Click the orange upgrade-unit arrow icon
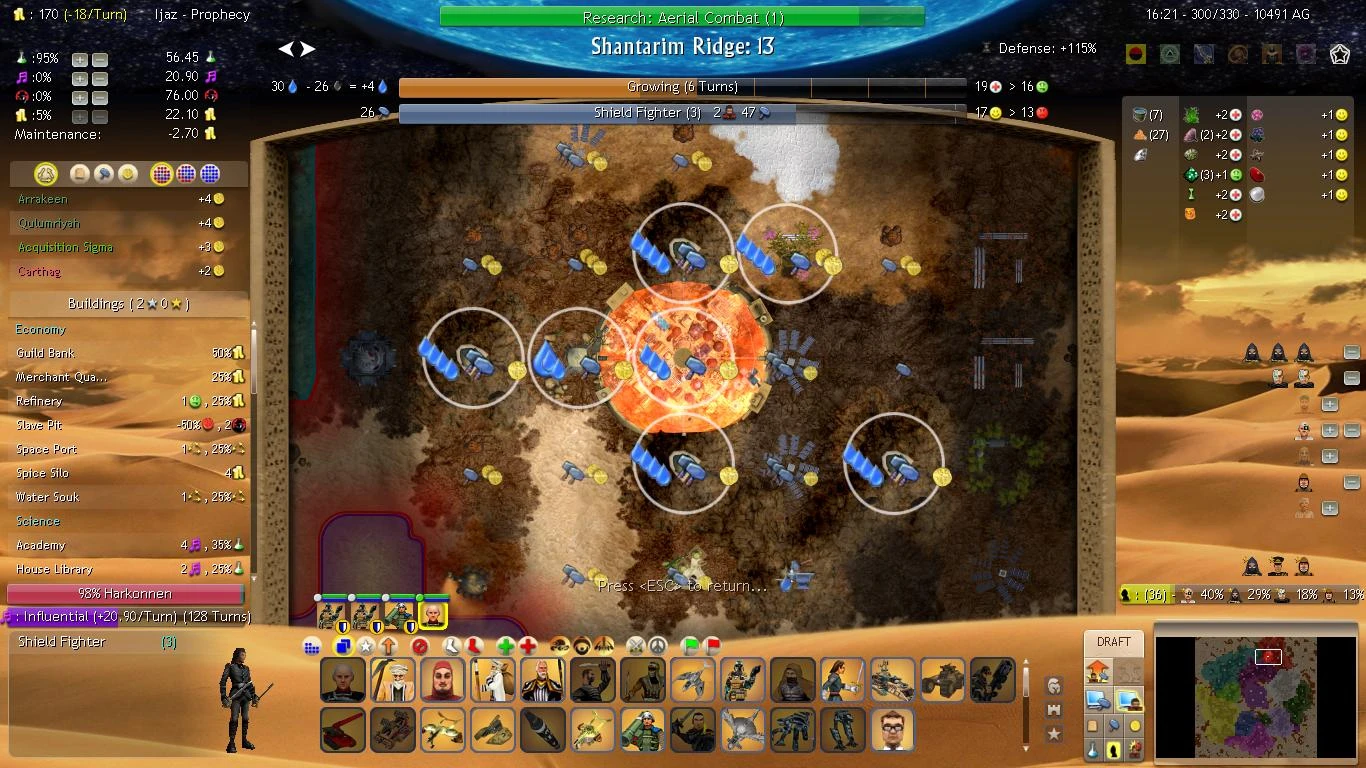Viewport: 1366px width, 768px height. (x=388, y=646)
